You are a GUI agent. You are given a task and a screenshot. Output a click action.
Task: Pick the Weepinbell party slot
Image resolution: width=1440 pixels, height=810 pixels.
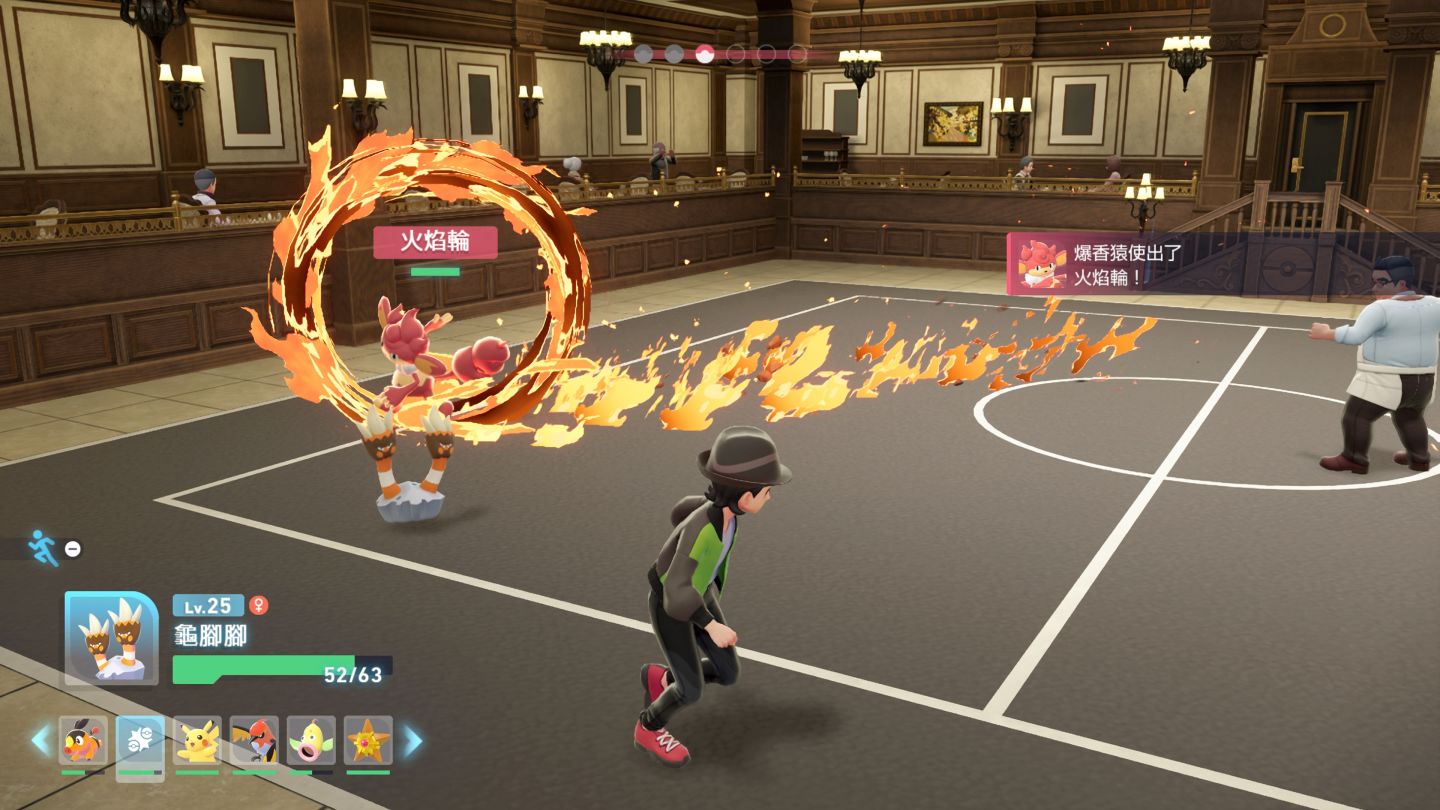tap(311, 740)
